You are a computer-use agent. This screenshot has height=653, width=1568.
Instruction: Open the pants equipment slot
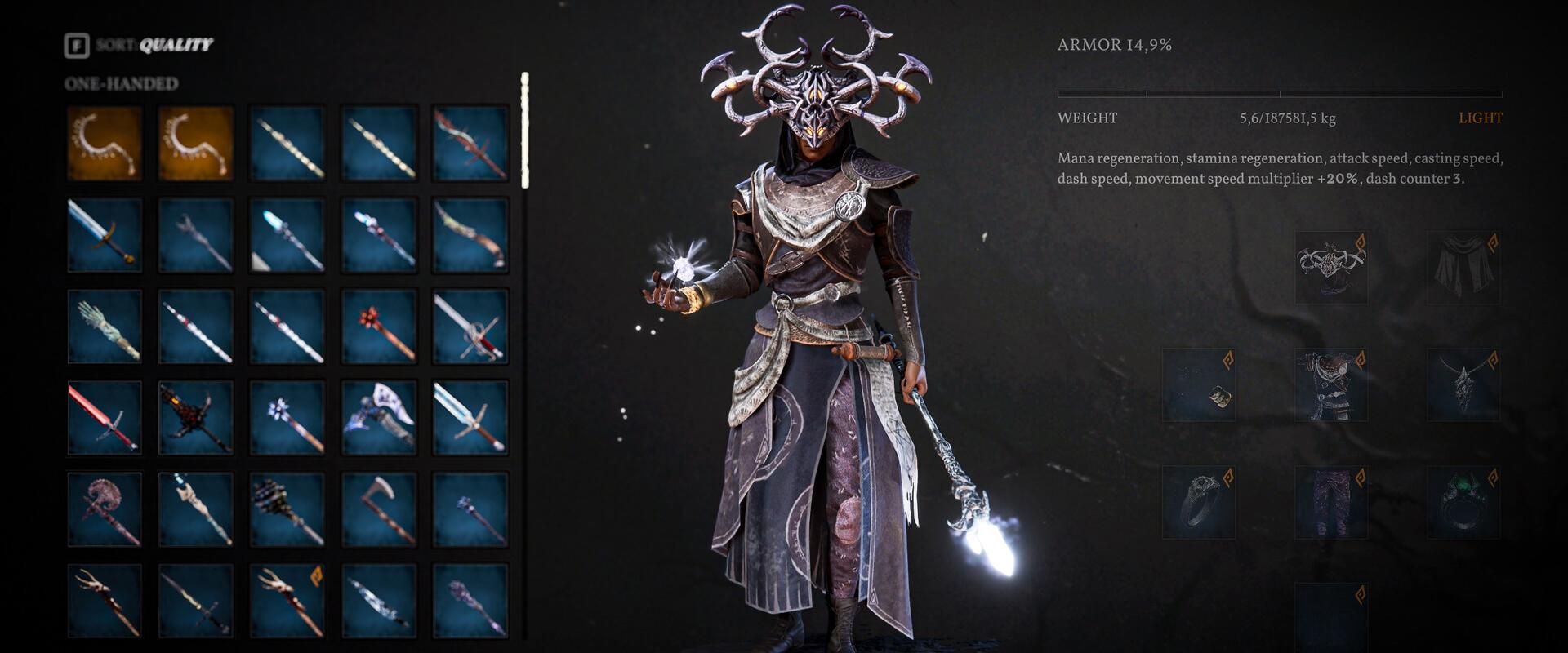(x=1330, y=504)
